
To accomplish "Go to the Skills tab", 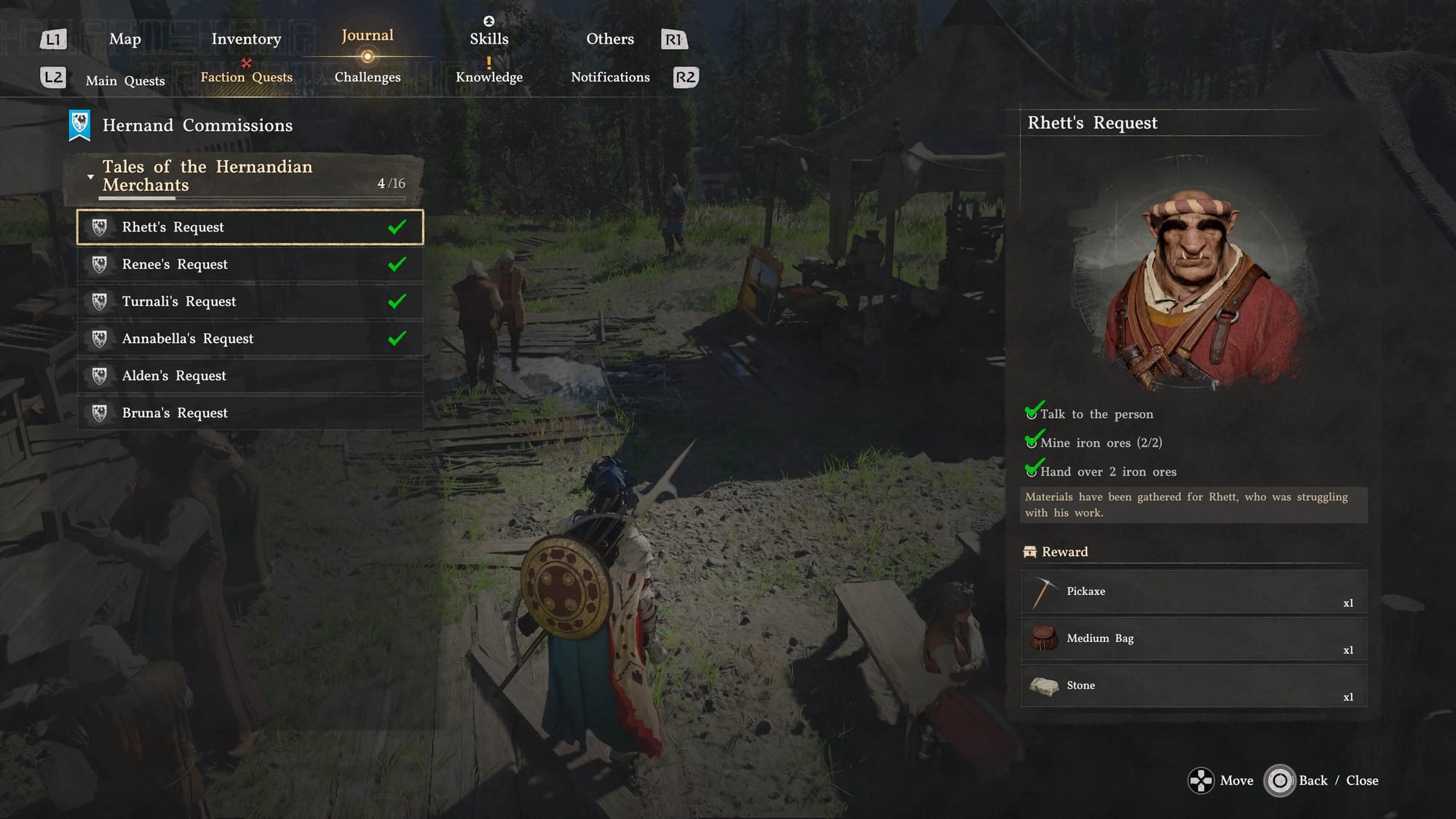I will 488,39.
